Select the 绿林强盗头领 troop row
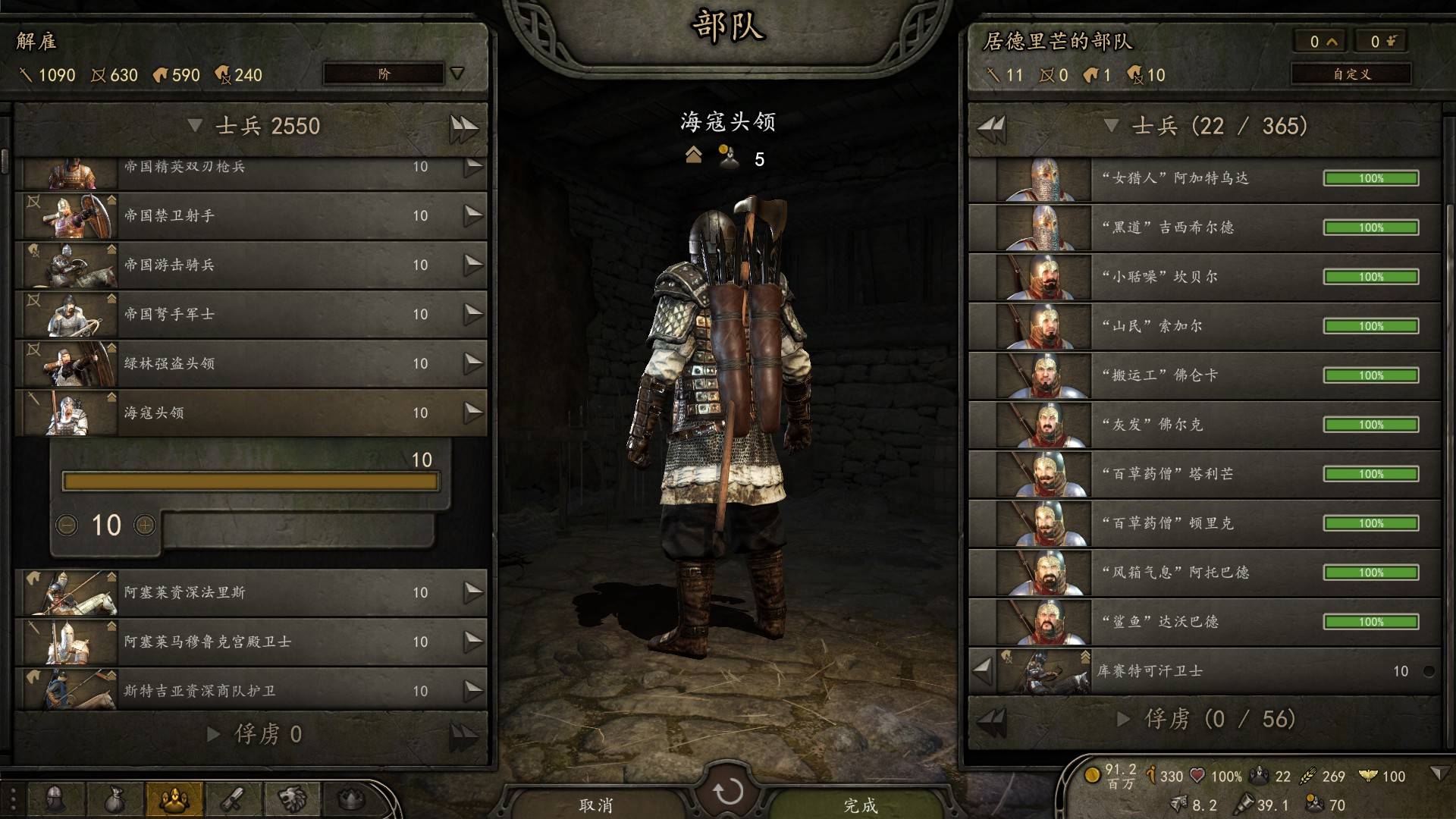Viewport: 1456px width, 819px height. coord(250,364)
